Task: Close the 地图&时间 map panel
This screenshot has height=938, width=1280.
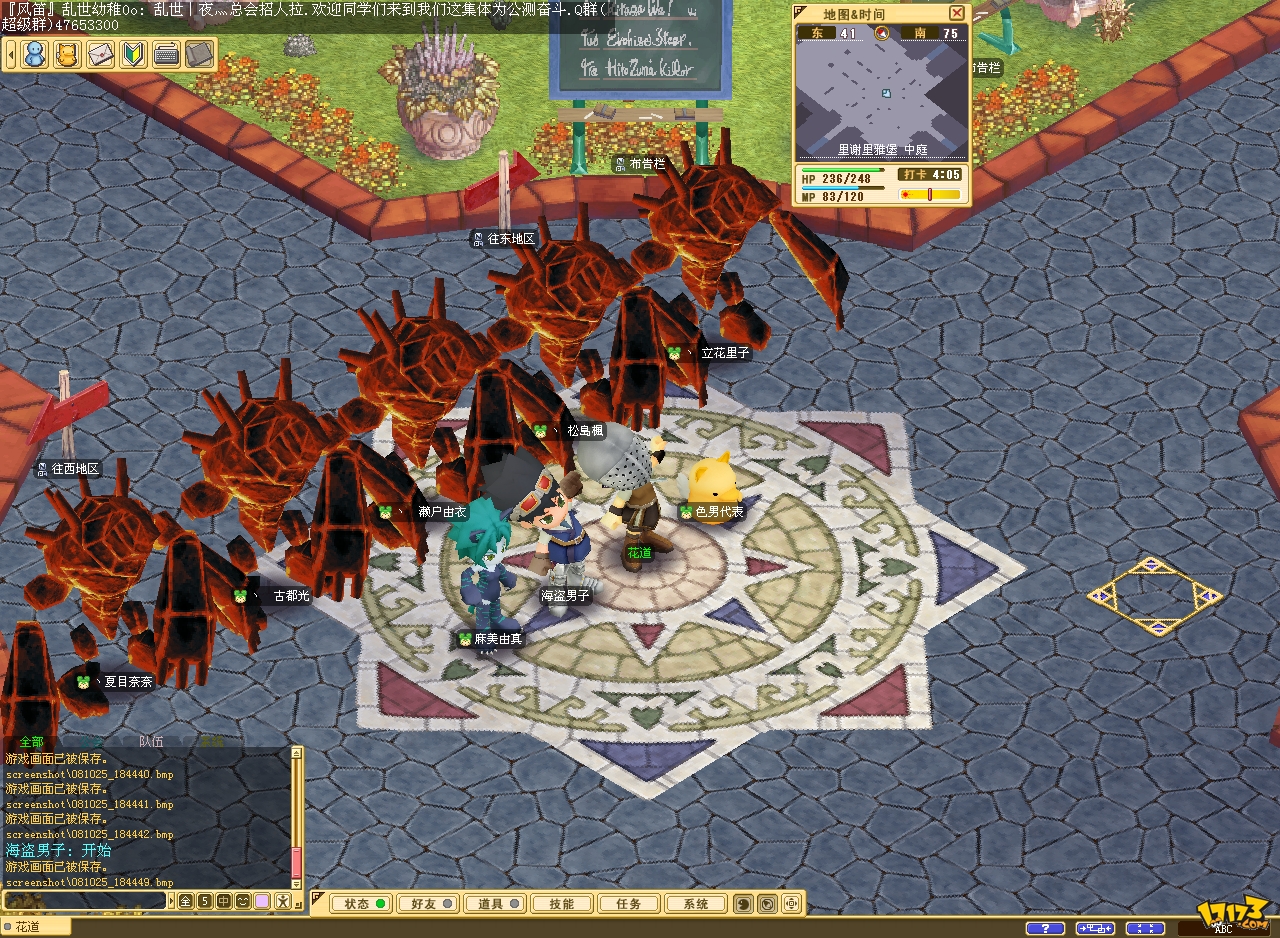Action: (957, 13)
